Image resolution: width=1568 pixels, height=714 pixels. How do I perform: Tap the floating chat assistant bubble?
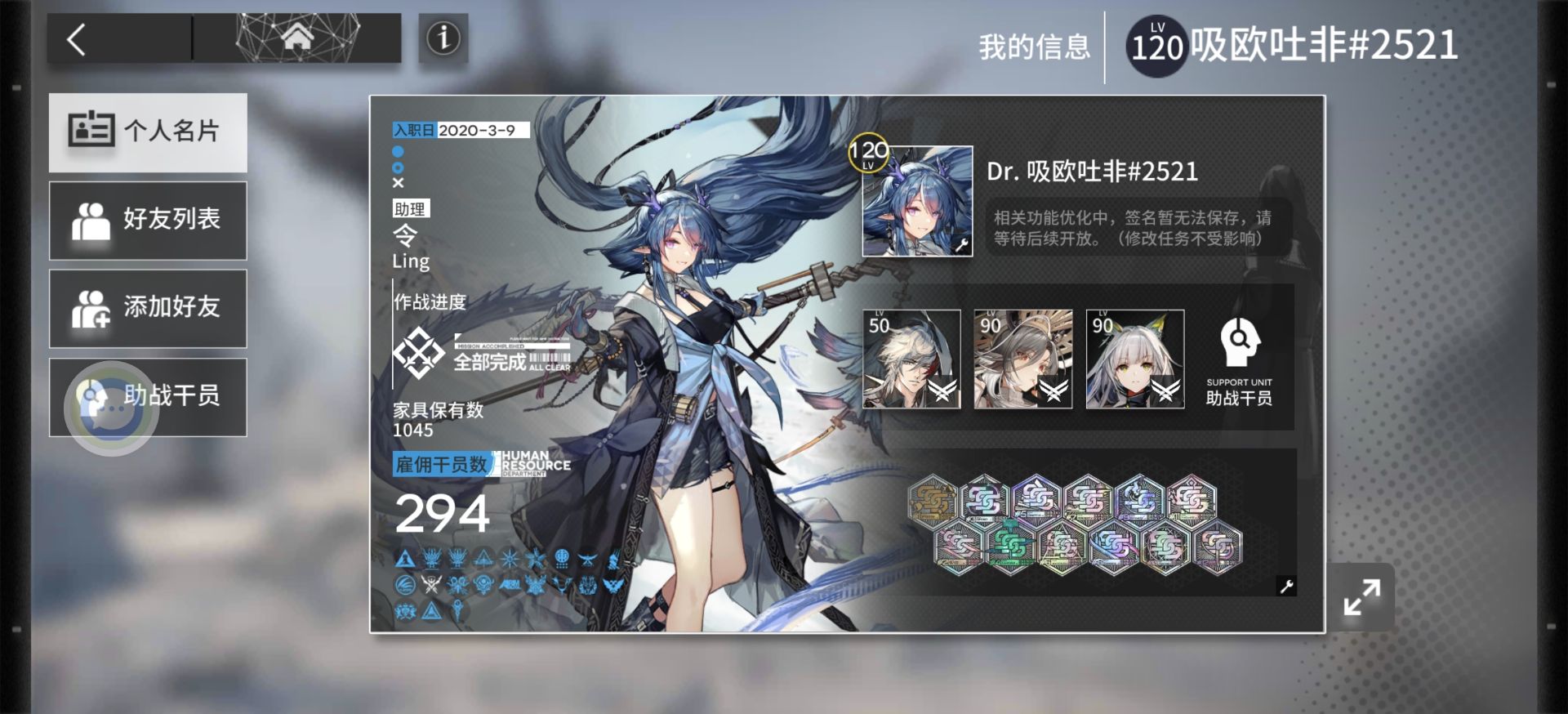pos(110,408)
